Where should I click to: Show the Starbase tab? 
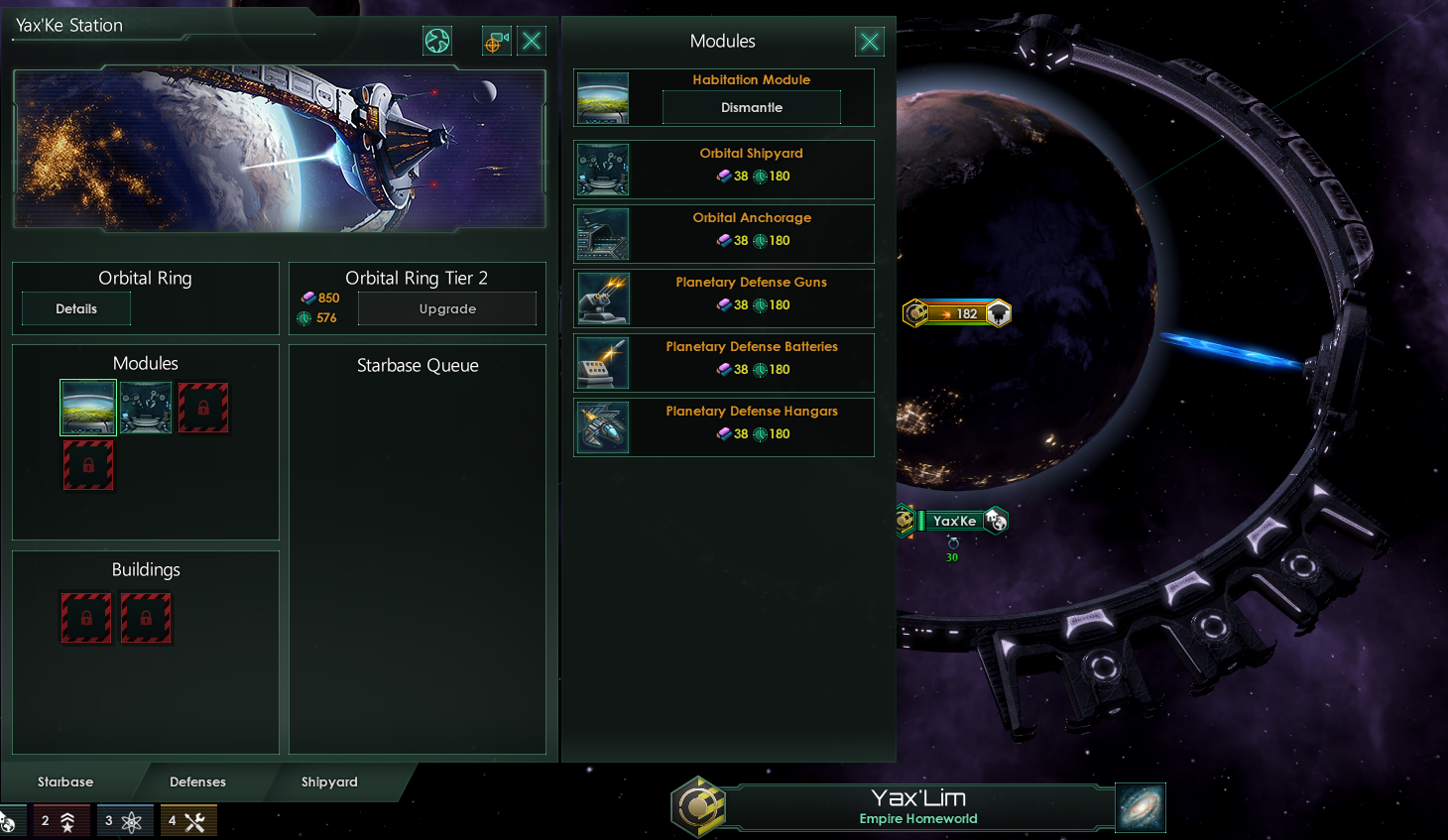65,781
